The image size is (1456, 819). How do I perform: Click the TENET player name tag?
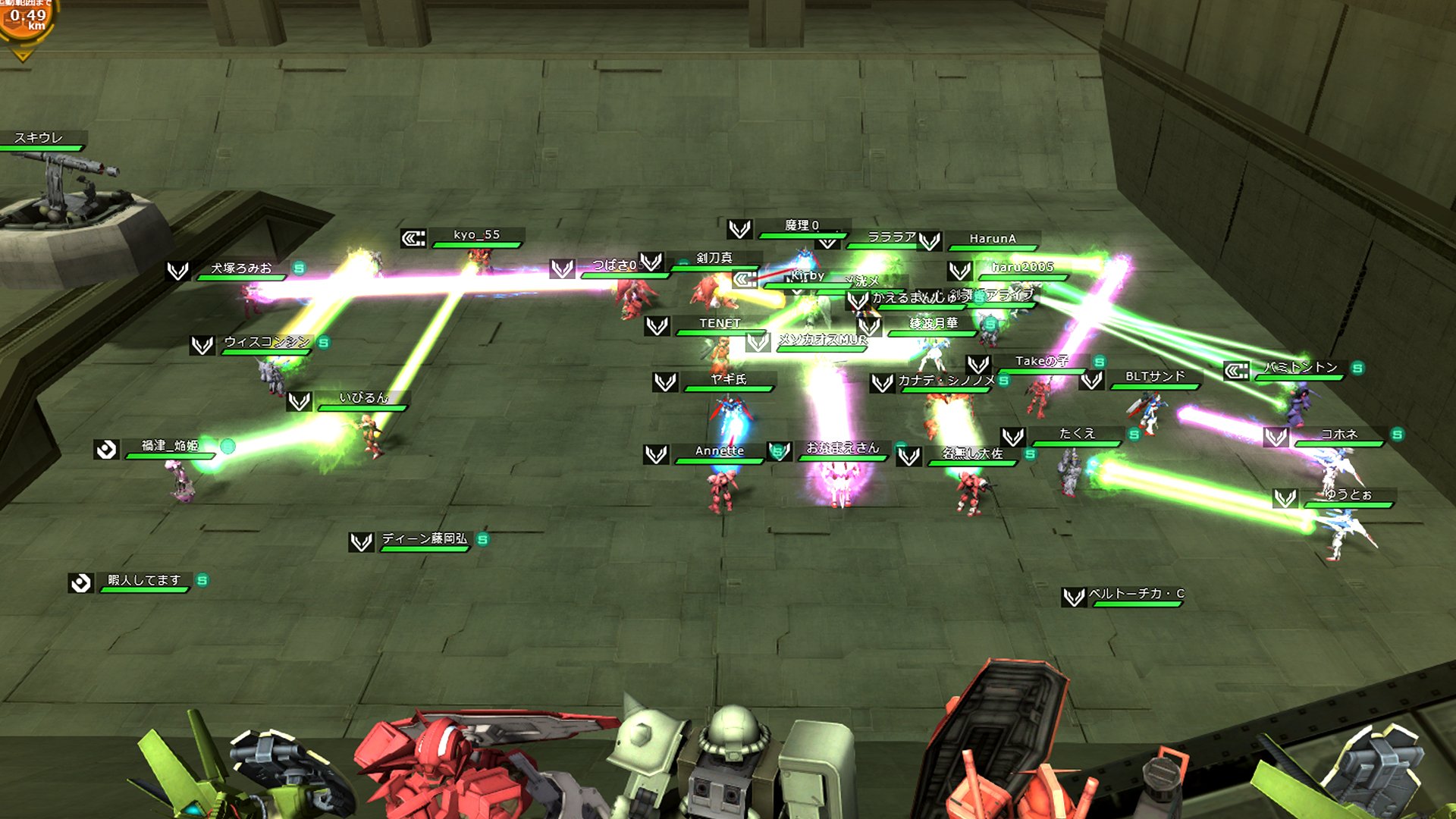coord(720,324)
